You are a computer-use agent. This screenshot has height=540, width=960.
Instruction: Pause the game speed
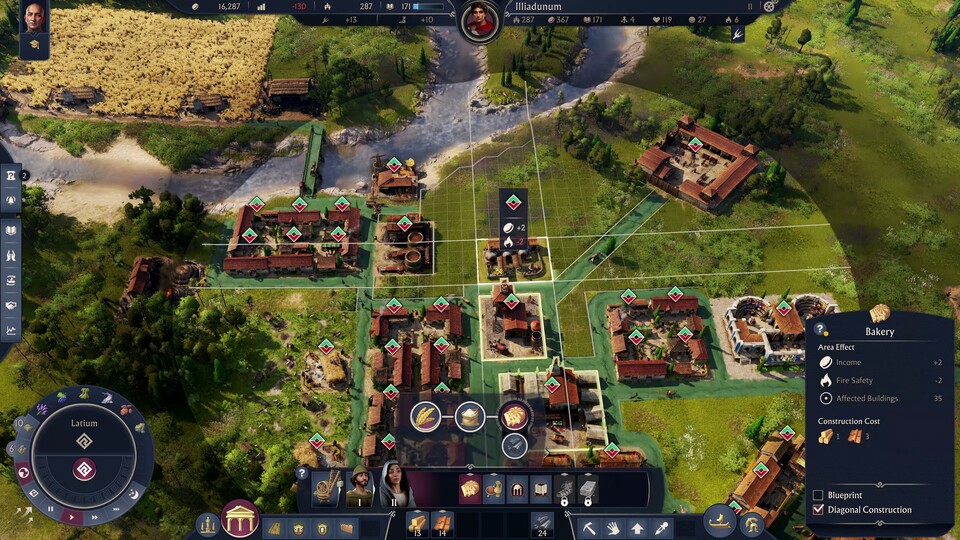pyautogui.click(x=51, y=509)
